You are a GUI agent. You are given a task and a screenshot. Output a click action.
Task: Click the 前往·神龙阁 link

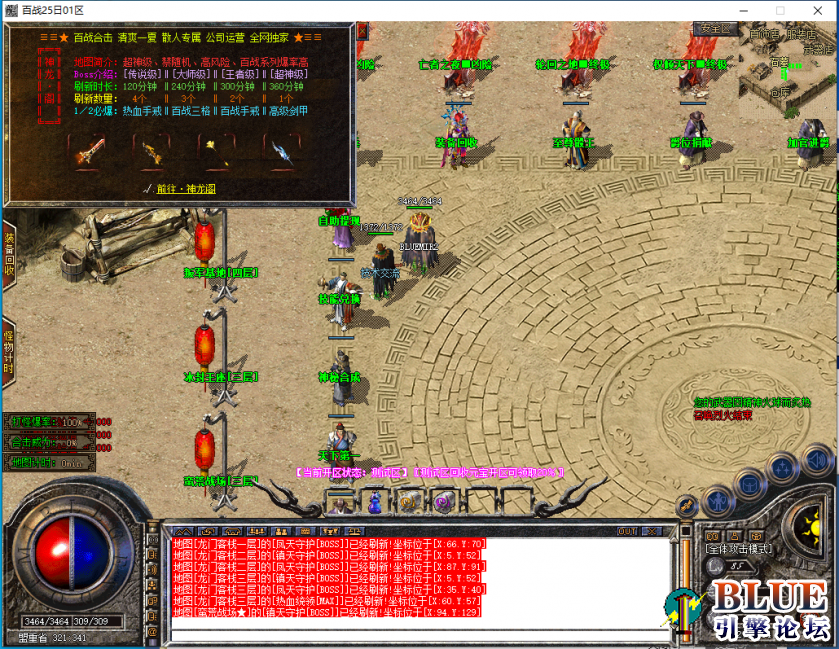tap(181, 188)
